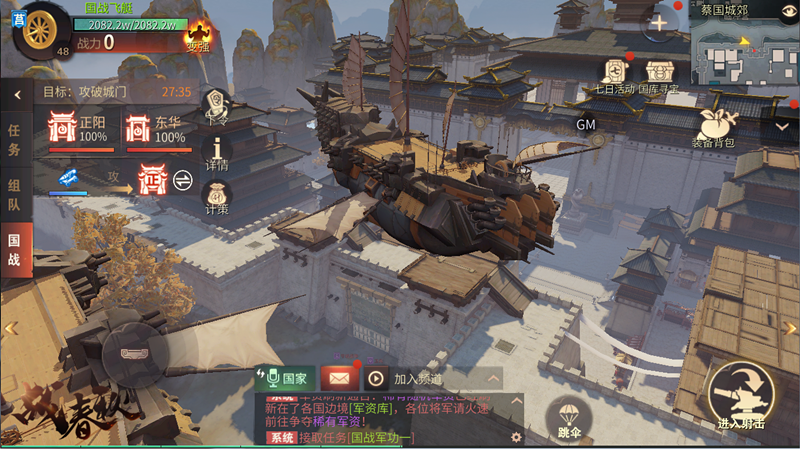Switch to the 组队 (team) tab
Screen dimensions: 800x449
(x=15, y=192)
